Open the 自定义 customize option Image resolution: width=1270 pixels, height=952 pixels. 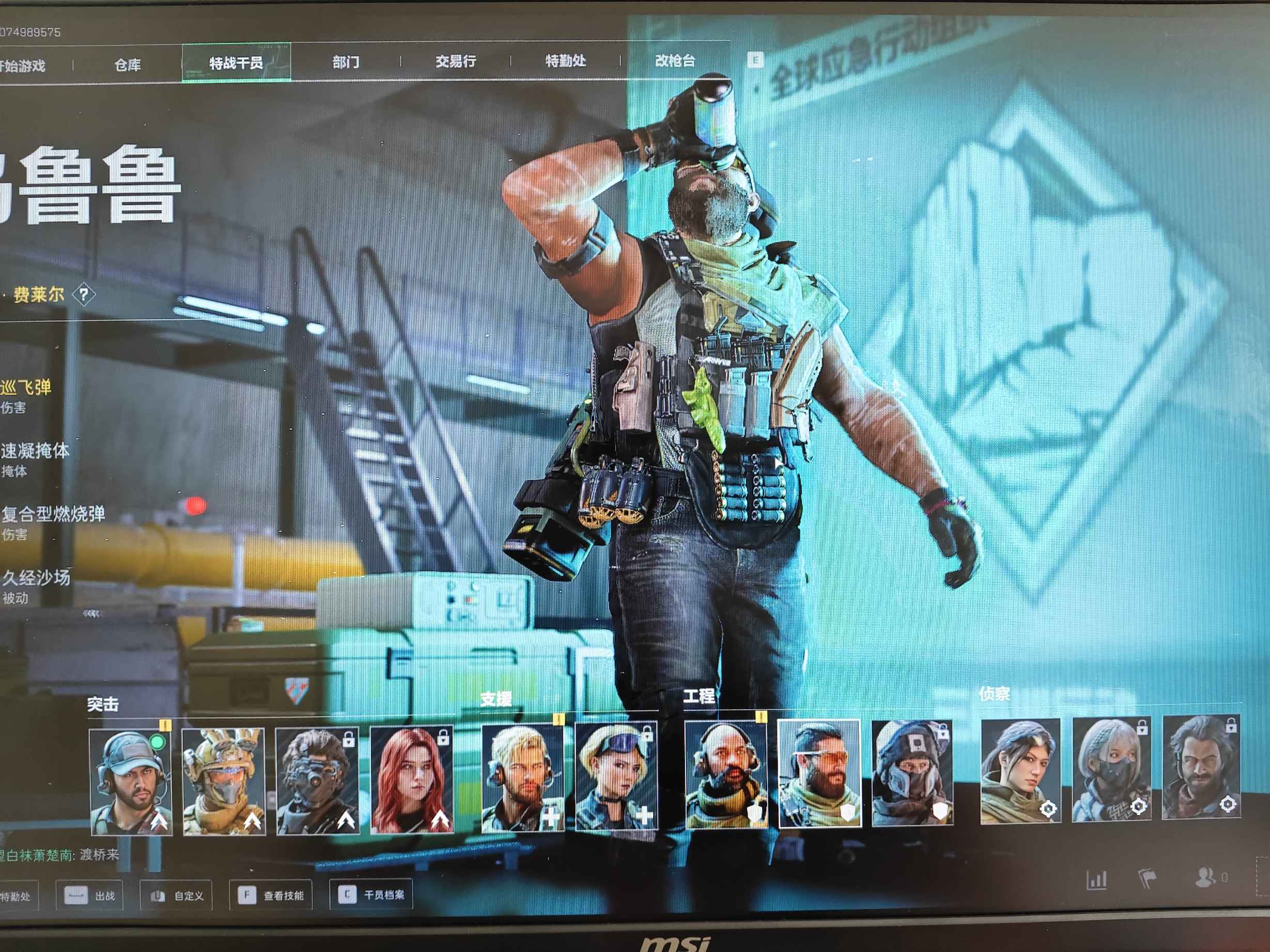177,896
